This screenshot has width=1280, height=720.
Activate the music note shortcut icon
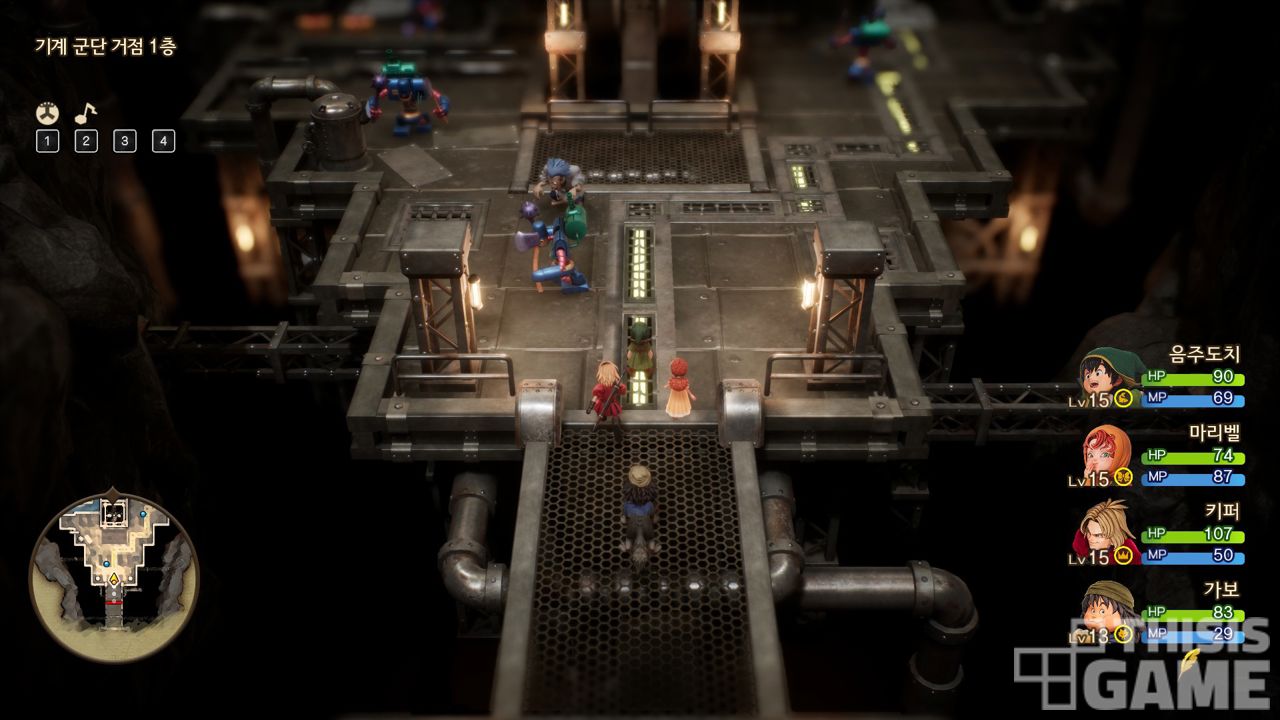[x=86, y=112]
